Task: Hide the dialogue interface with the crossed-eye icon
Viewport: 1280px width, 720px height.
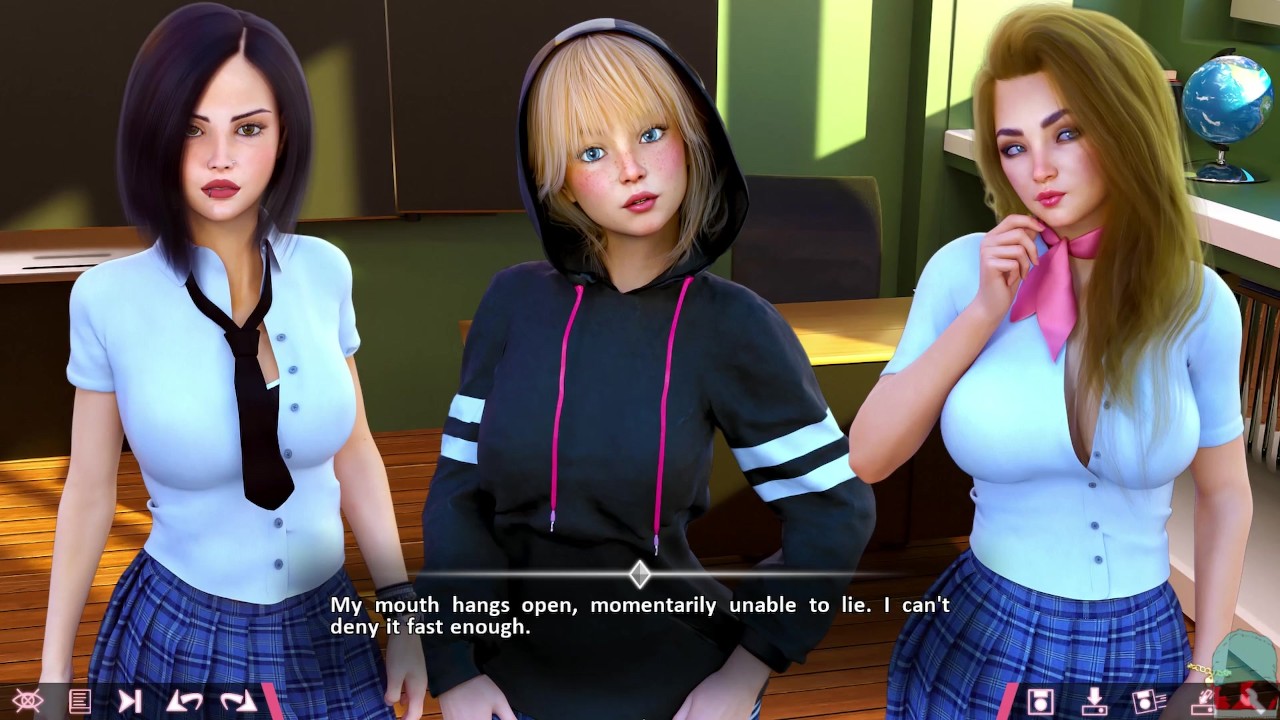Action: pos(27,701)
